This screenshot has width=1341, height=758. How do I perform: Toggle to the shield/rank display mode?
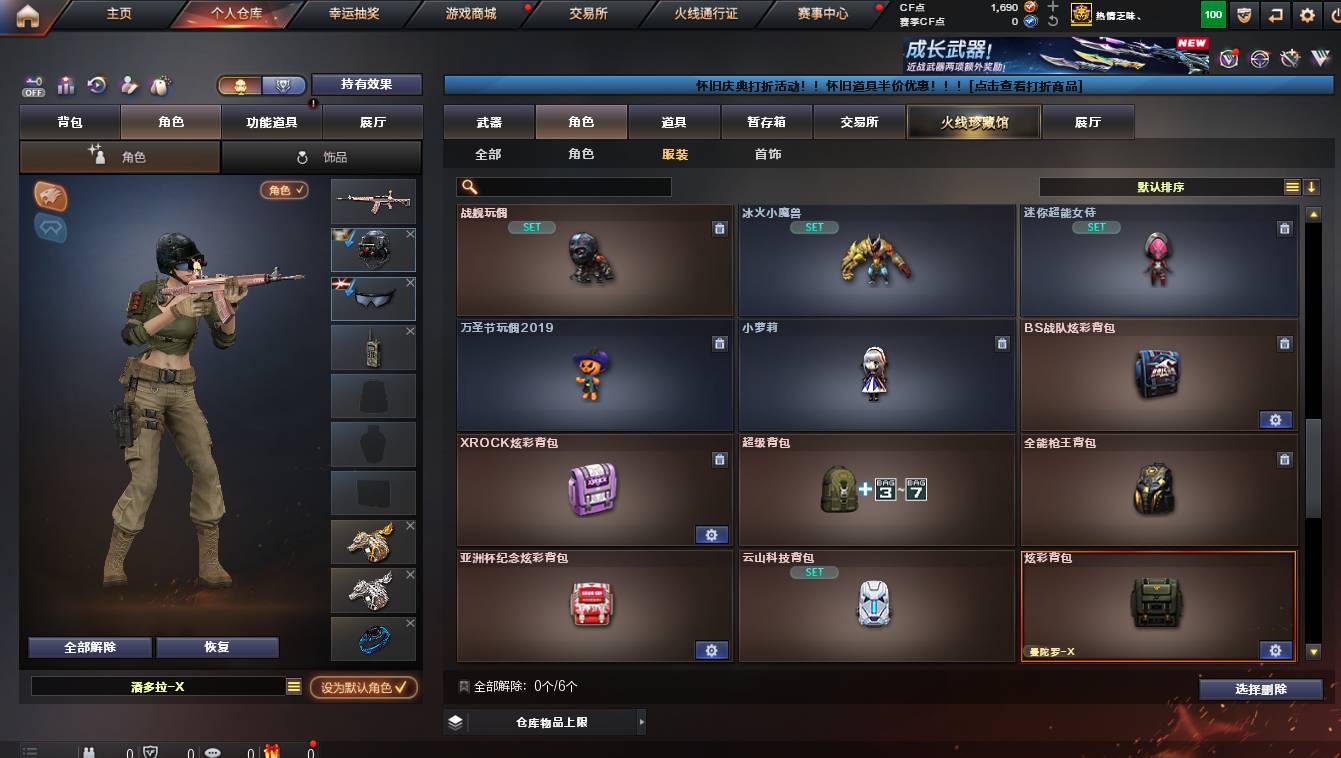(x=283, y=86)
